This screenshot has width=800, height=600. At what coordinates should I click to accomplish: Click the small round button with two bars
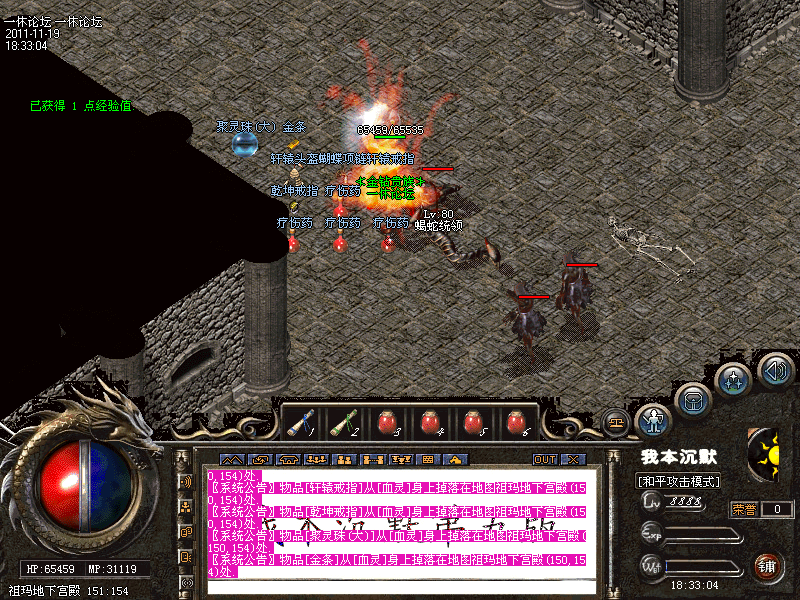point(616,422)
